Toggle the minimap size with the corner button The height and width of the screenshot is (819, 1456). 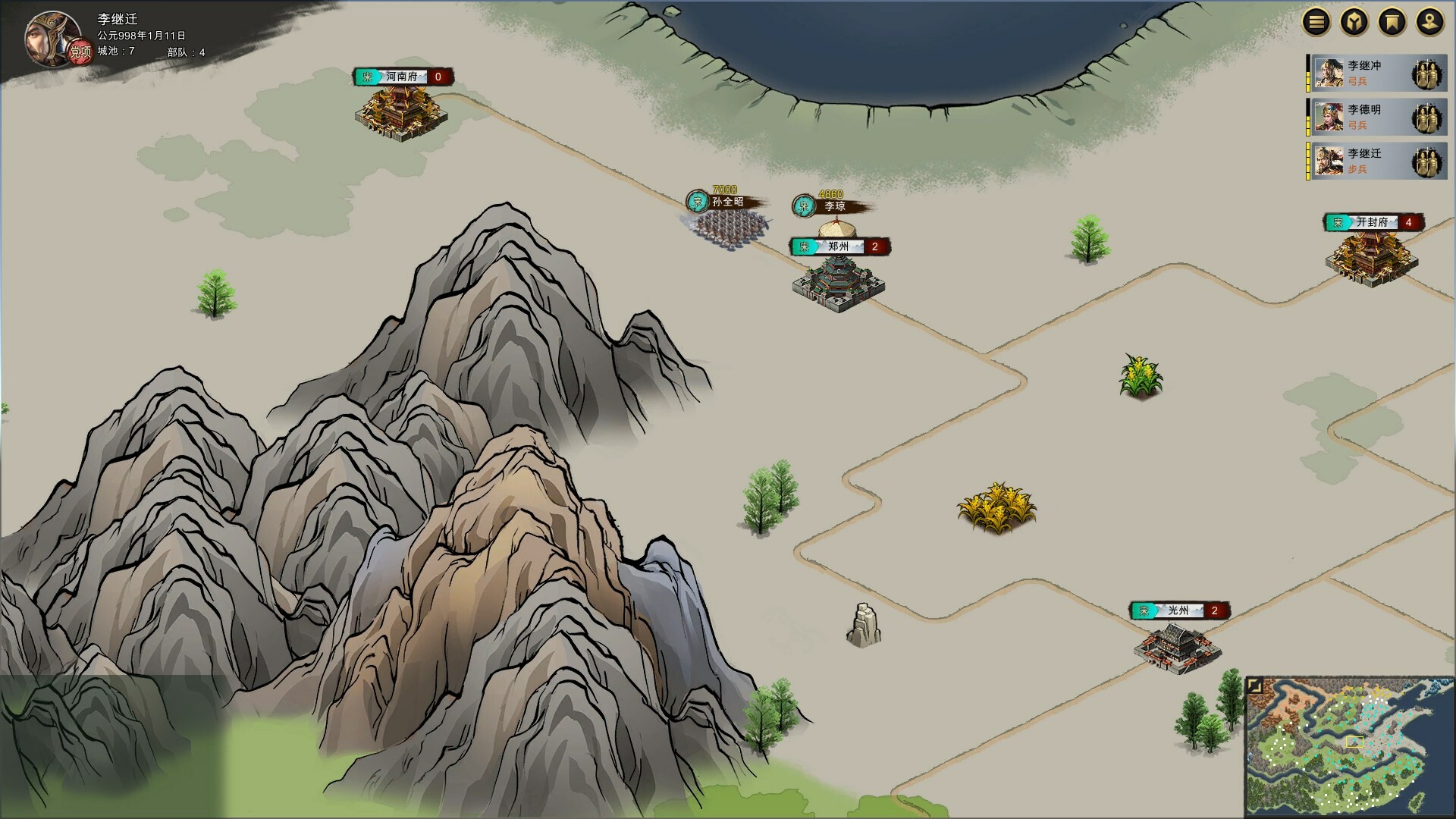(1255, 686)
